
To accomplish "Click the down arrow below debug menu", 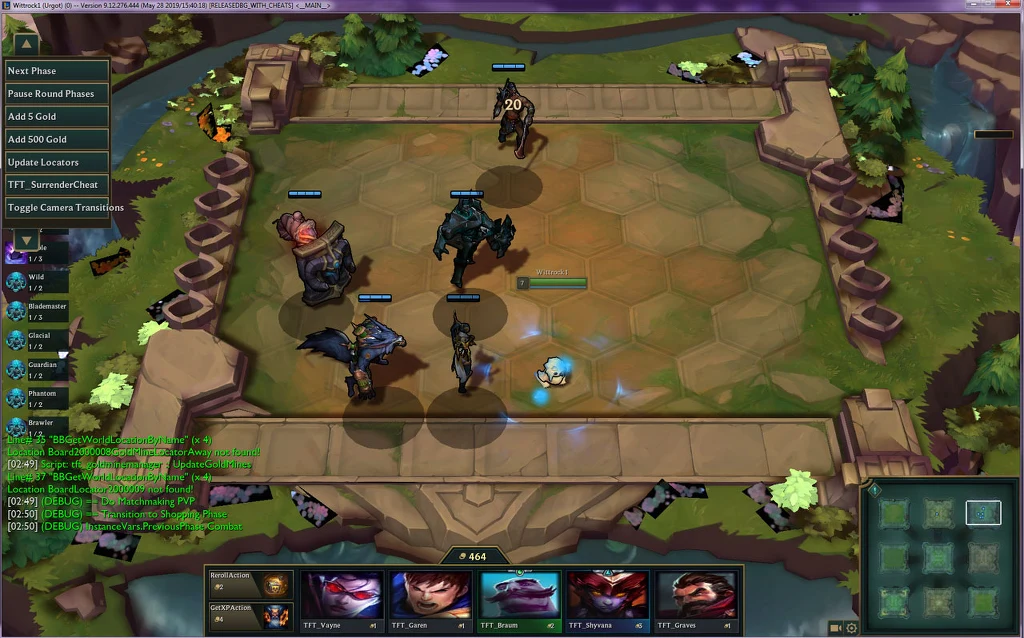I will (x=26, y=241).
